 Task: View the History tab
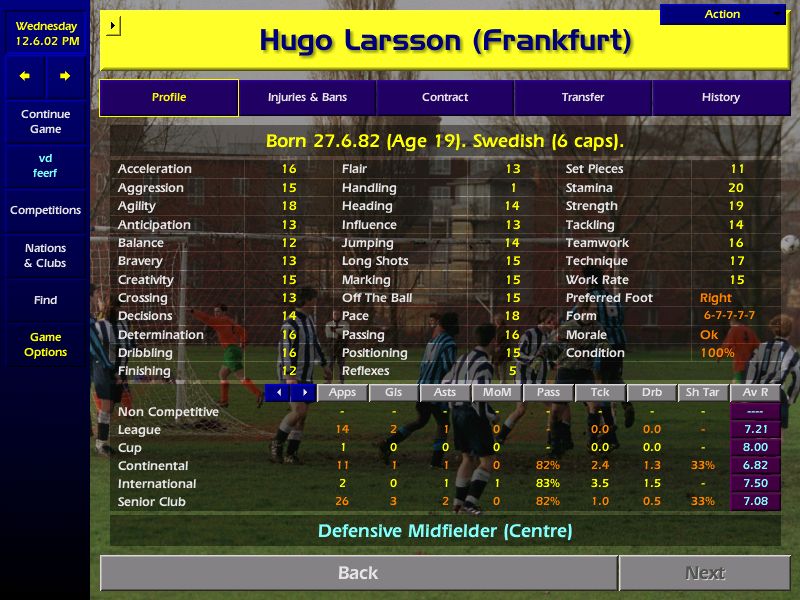720,97
